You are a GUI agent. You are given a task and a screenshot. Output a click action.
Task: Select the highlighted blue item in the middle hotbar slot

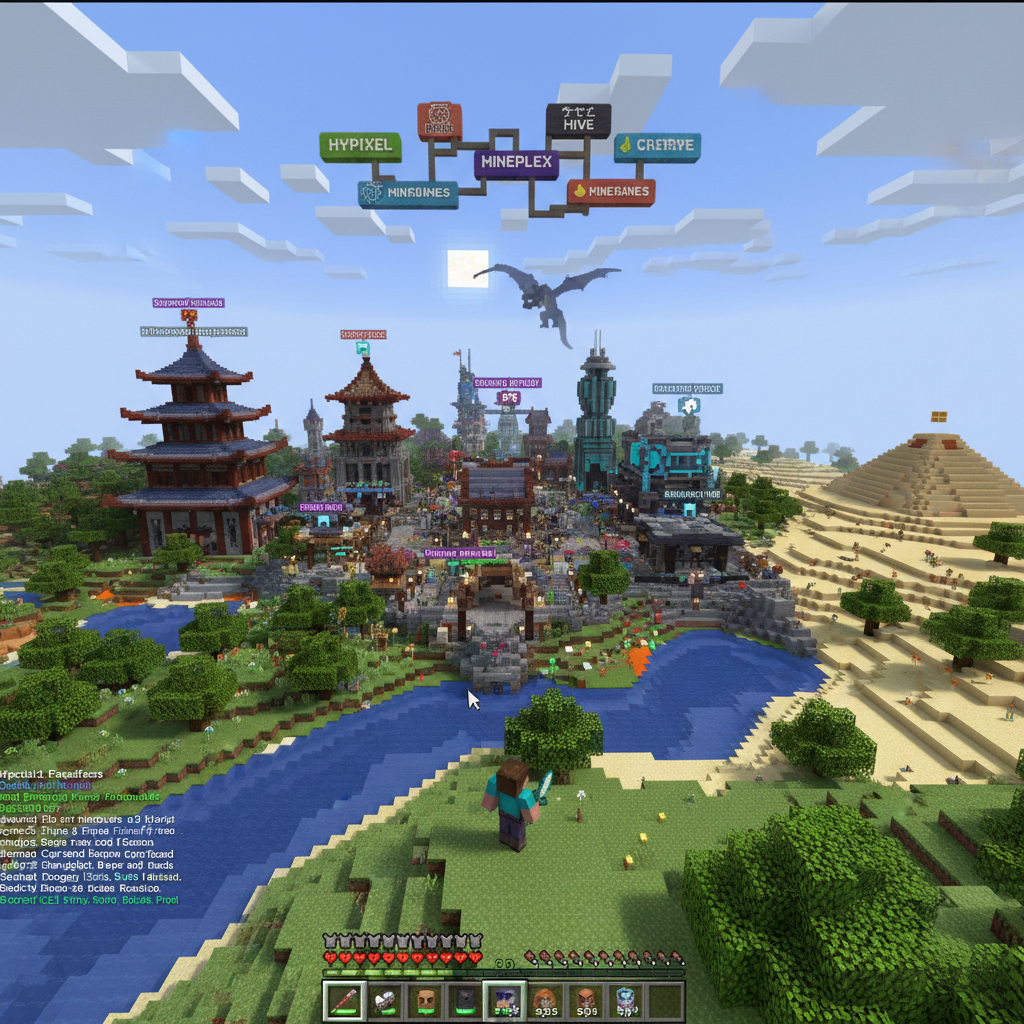pyautogui.click(x=503, y=999)
